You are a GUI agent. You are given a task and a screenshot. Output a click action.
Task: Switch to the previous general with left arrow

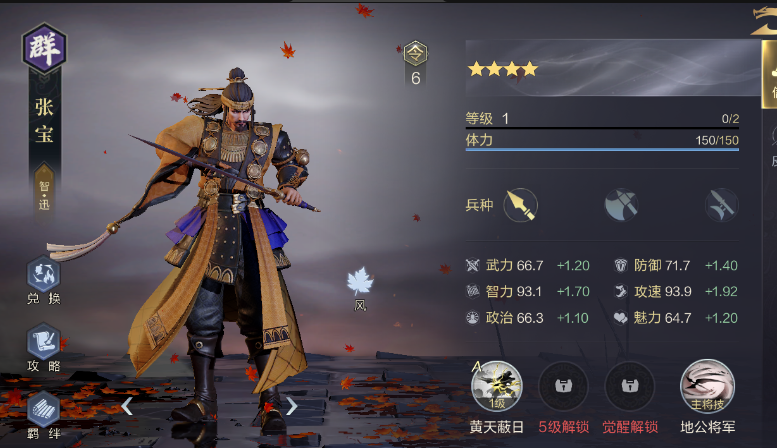tap(127, 405)
